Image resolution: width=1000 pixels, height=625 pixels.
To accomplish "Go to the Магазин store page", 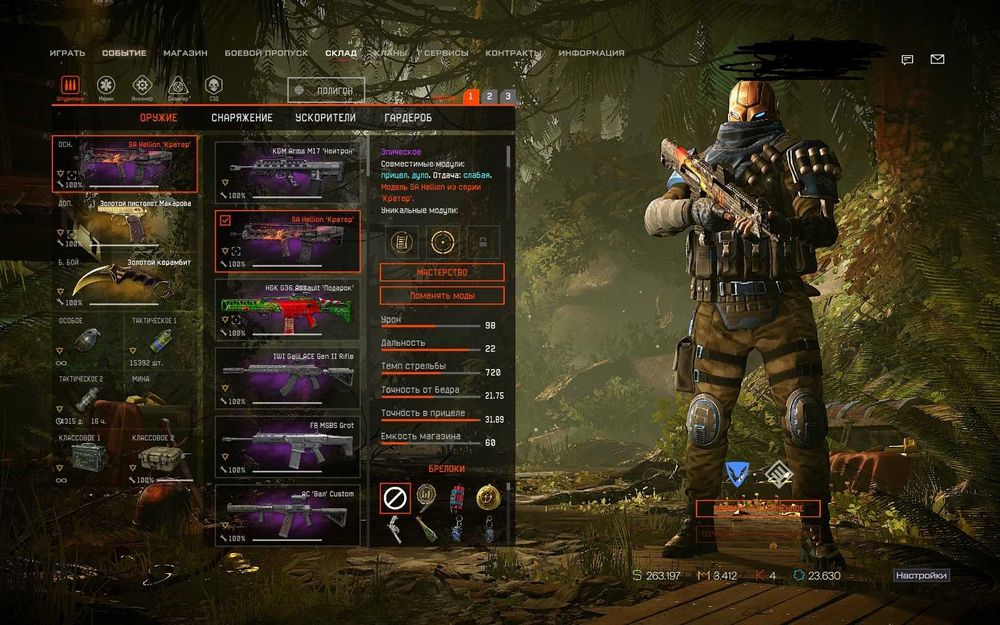I will (185, 53).
